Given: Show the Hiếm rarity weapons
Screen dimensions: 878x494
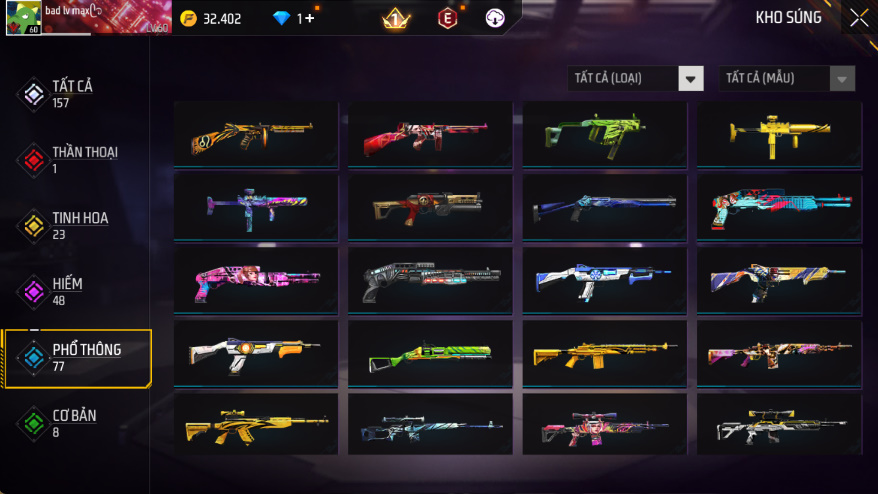Looking at the screenshot, I should click(x=70, y=290).
